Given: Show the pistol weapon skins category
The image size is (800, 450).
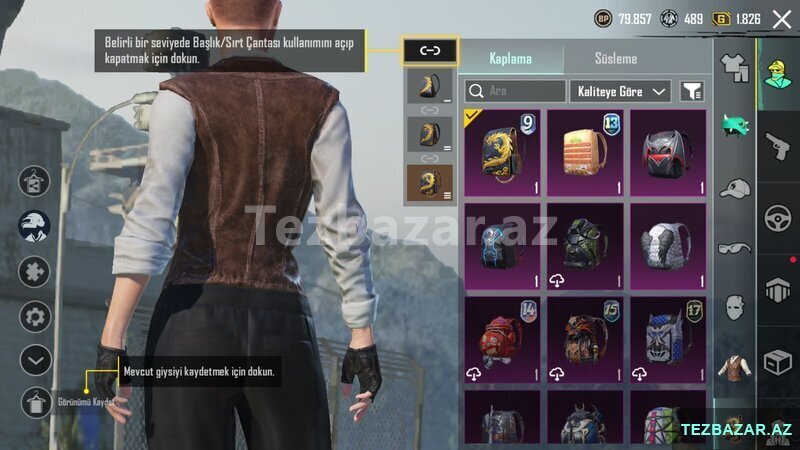Looking at the screenshot, I should [777, 148].
